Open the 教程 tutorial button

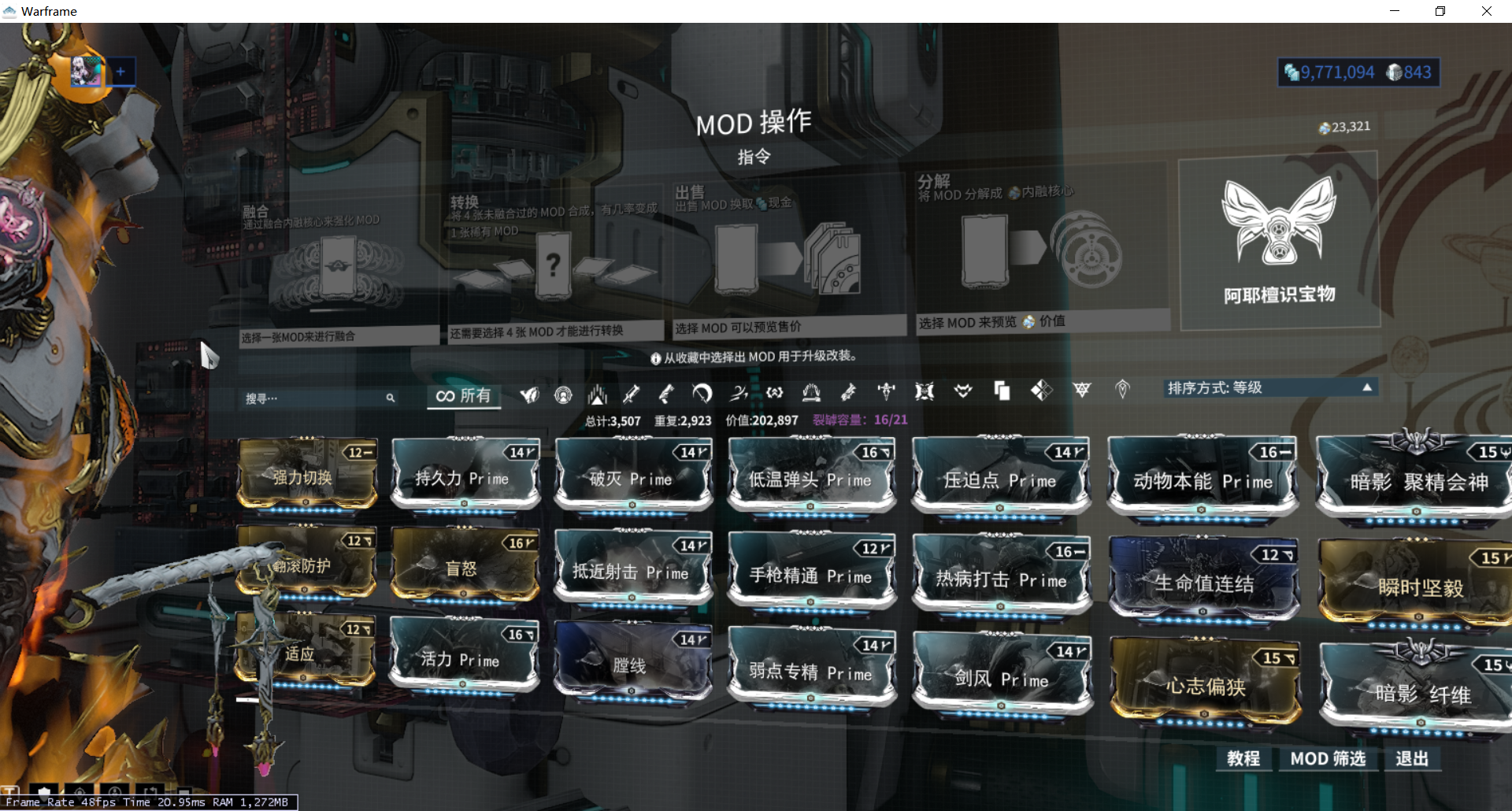[x=1243, y=758]
